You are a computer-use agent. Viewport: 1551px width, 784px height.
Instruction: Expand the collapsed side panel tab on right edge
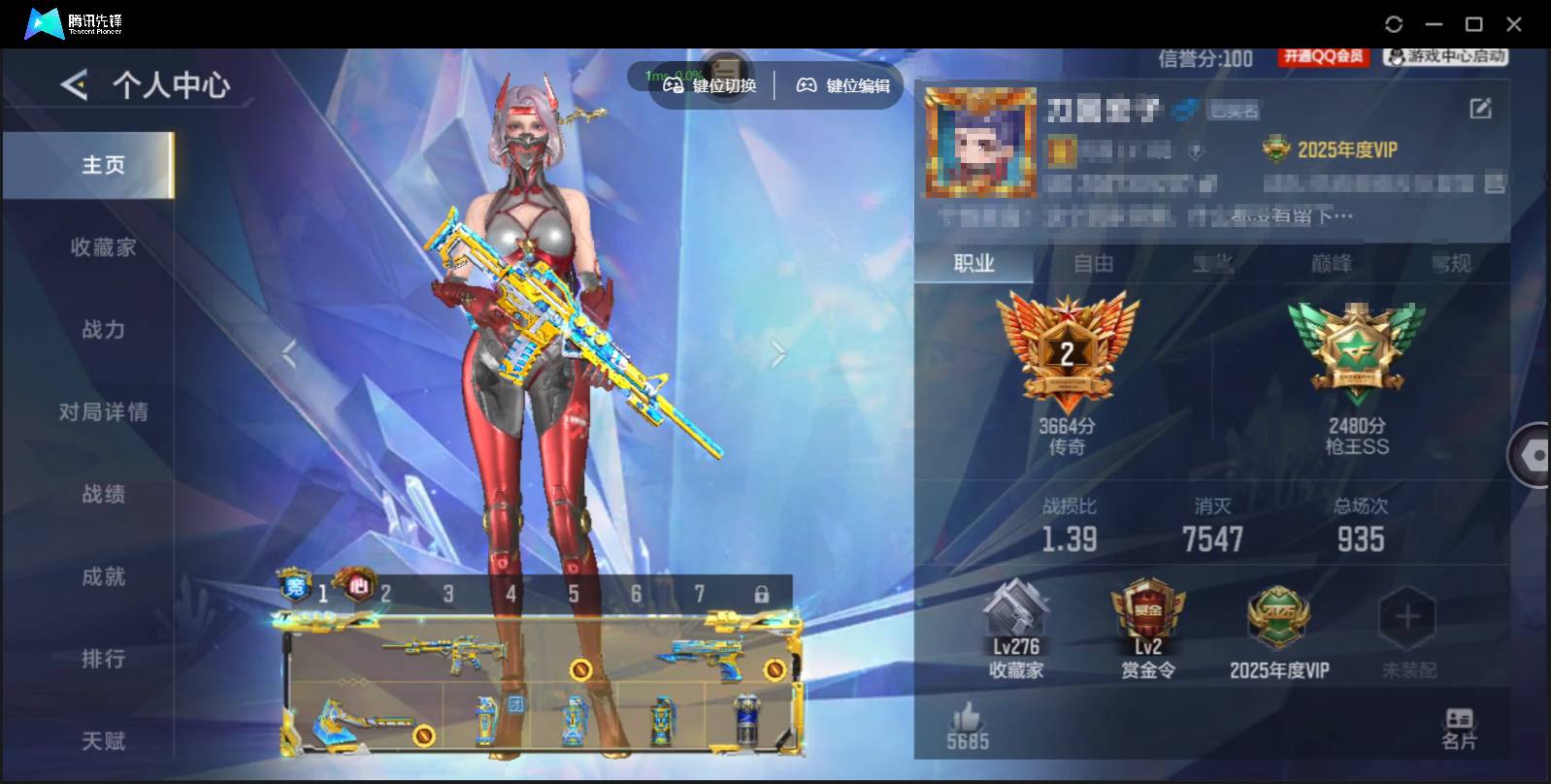tap(1534, 454)
